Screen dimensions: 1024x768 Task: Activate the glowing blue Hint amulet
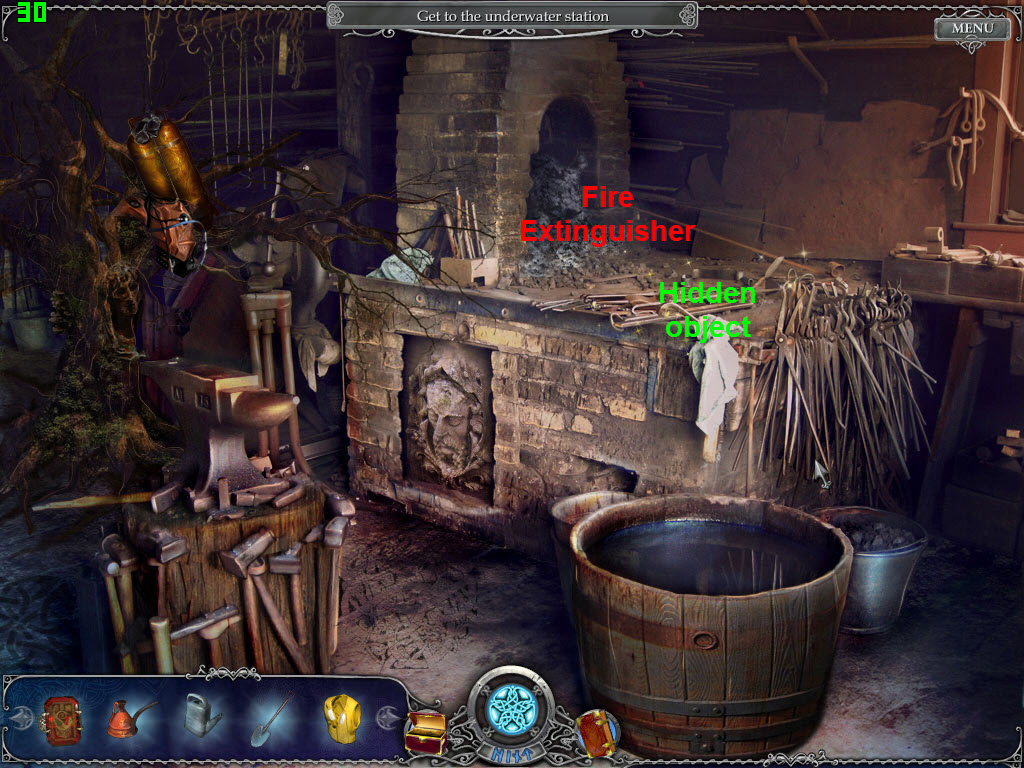point(511,709)
